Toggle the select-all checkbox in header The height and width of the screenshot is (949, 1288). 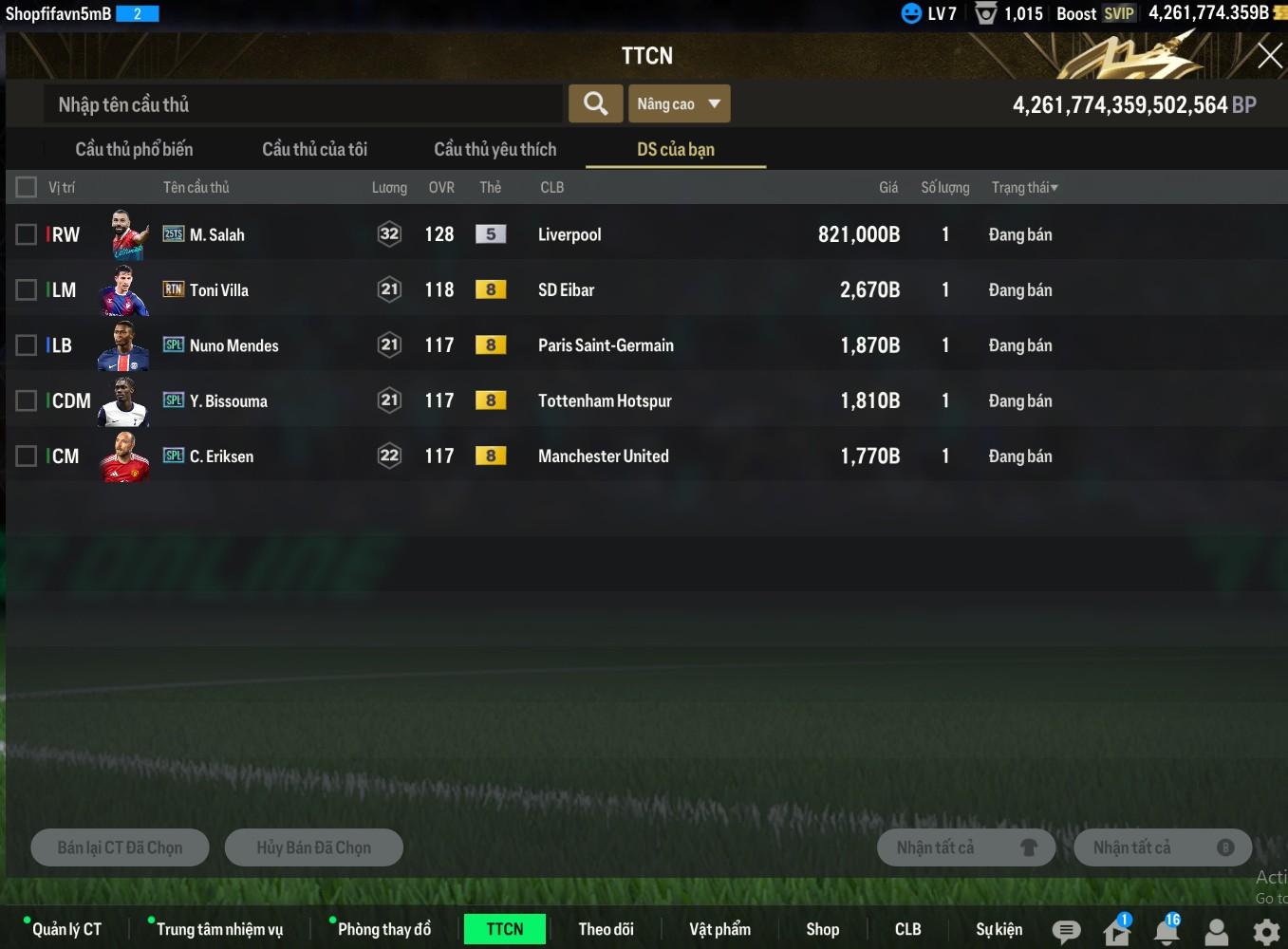[x=27, y=187]
